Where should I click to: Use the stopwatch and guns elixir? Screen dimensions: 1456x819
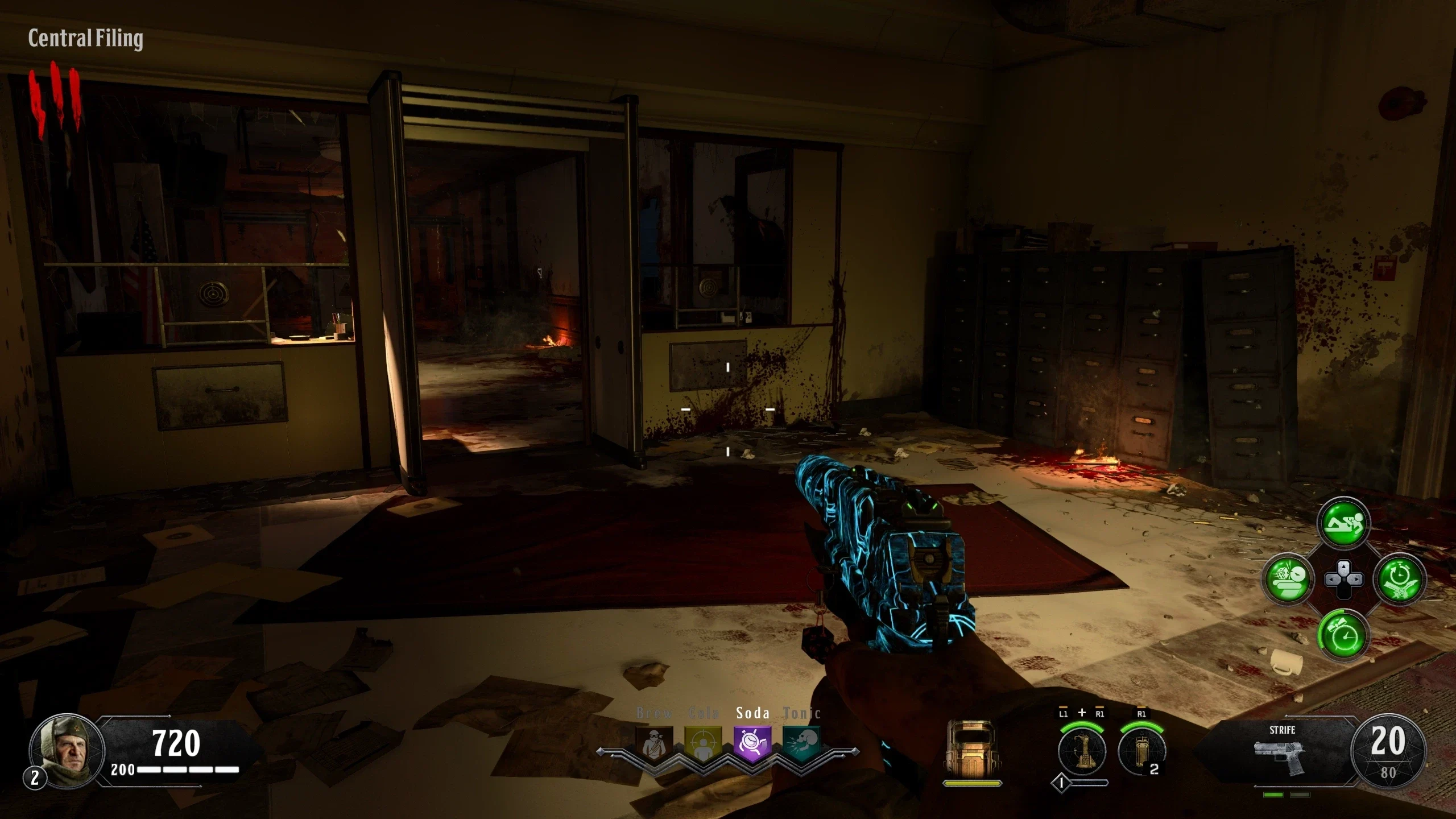1400,579
